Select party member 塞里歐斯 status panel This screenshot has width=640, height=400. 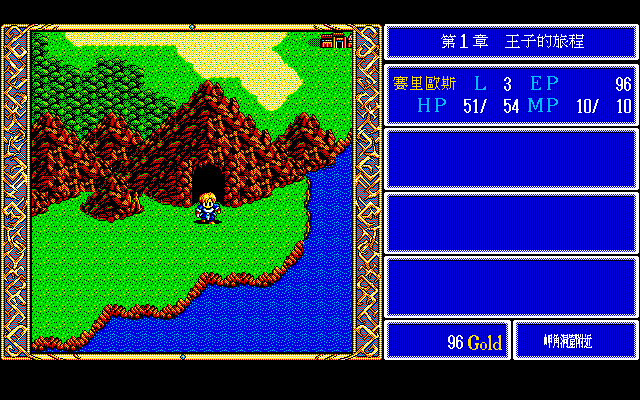(511, 95)
